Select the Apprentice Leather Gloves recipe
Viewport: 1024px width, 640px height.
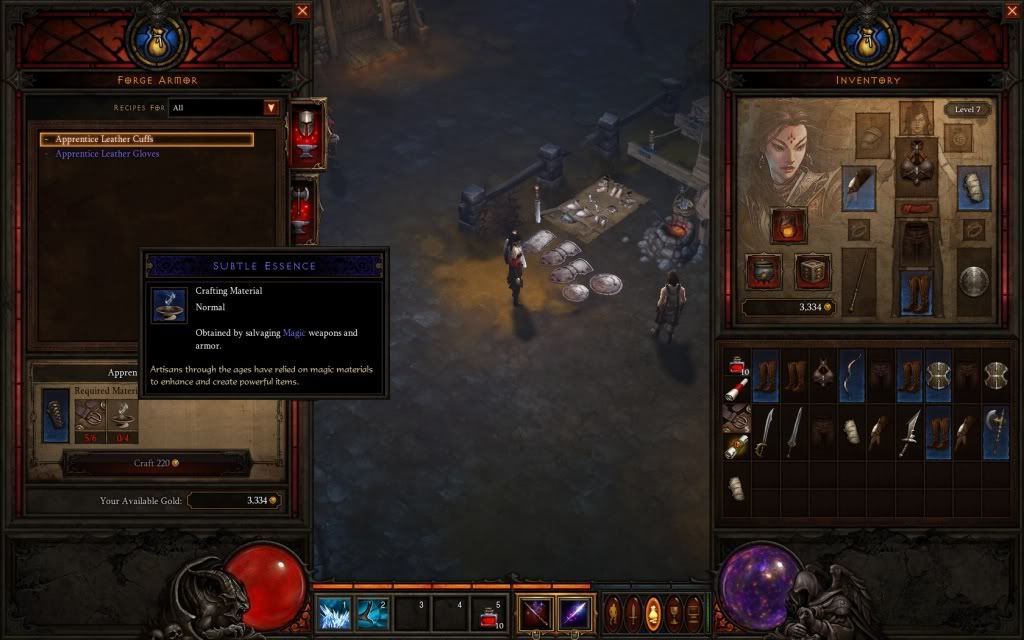point(107,154)
